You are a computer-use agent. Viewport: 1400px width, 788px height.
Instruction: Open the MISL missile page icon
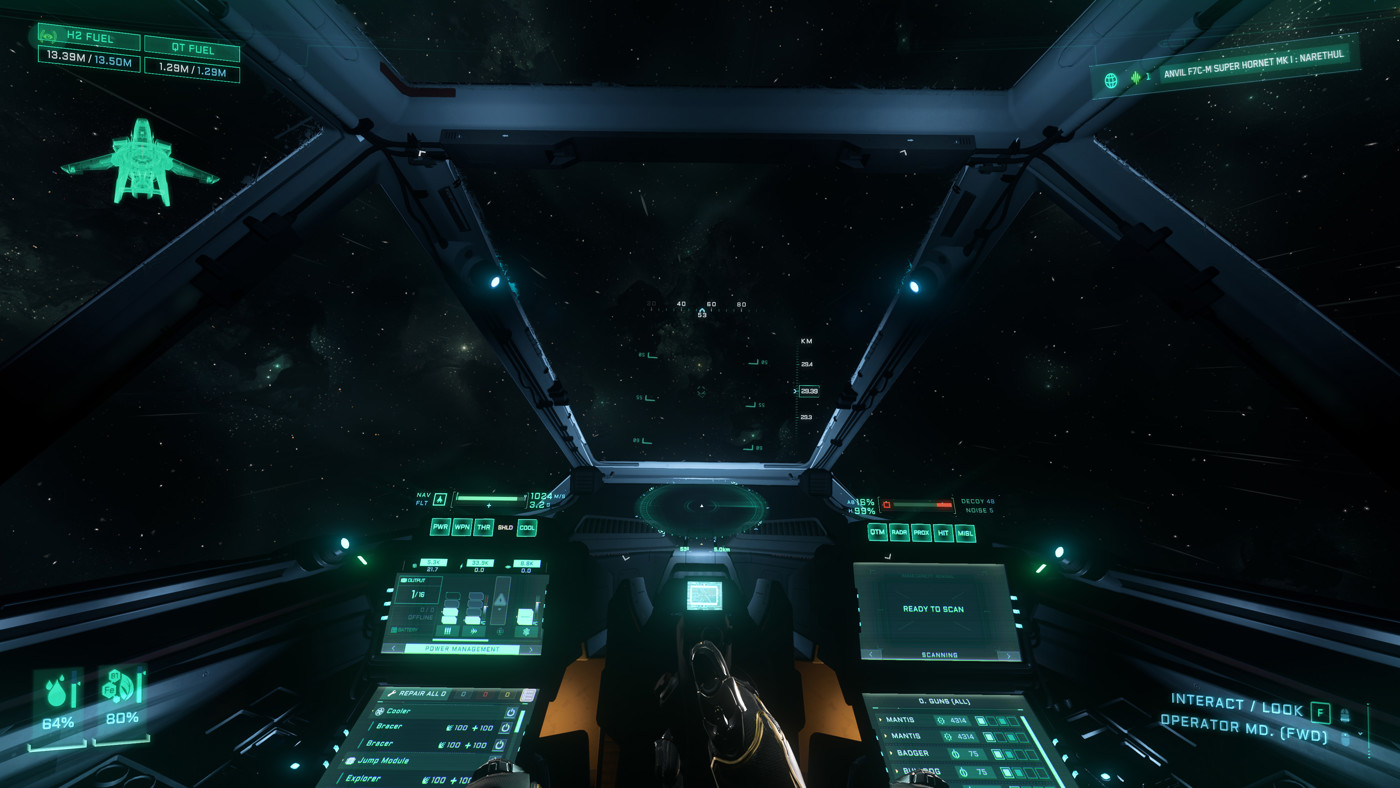[x=966, y=533]
